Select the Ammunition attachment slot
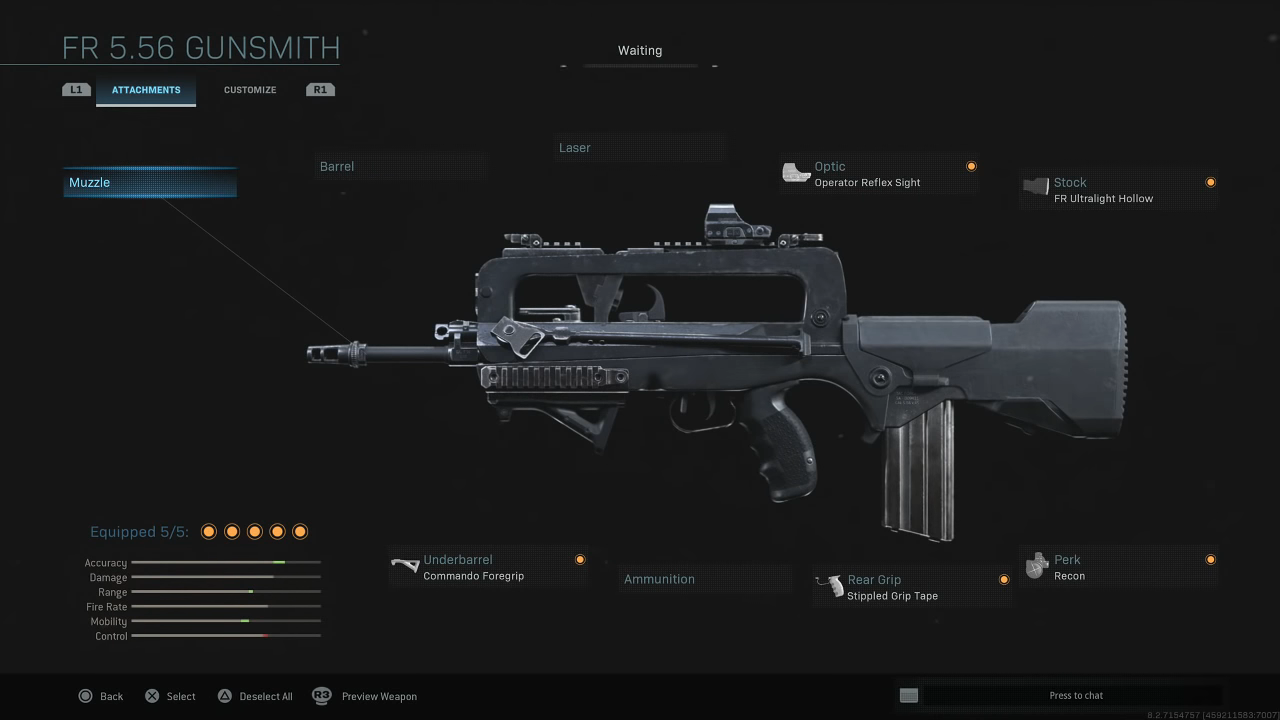The width and height of the screenshot is (1280, 720). 703,579
